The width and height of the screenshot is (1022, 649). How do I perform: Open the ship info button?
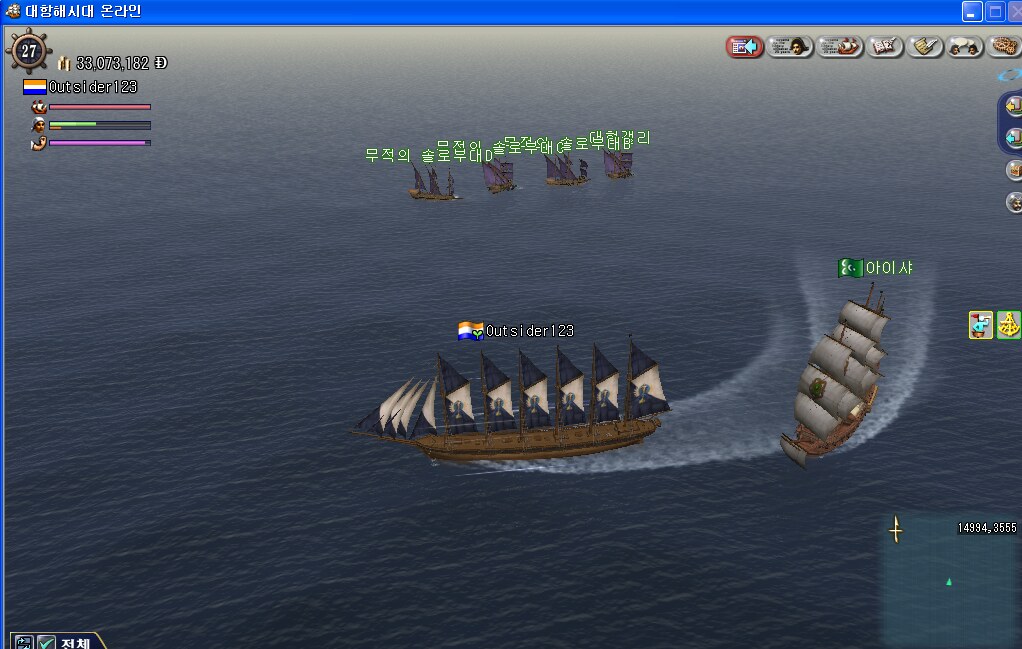click(840, 46)
